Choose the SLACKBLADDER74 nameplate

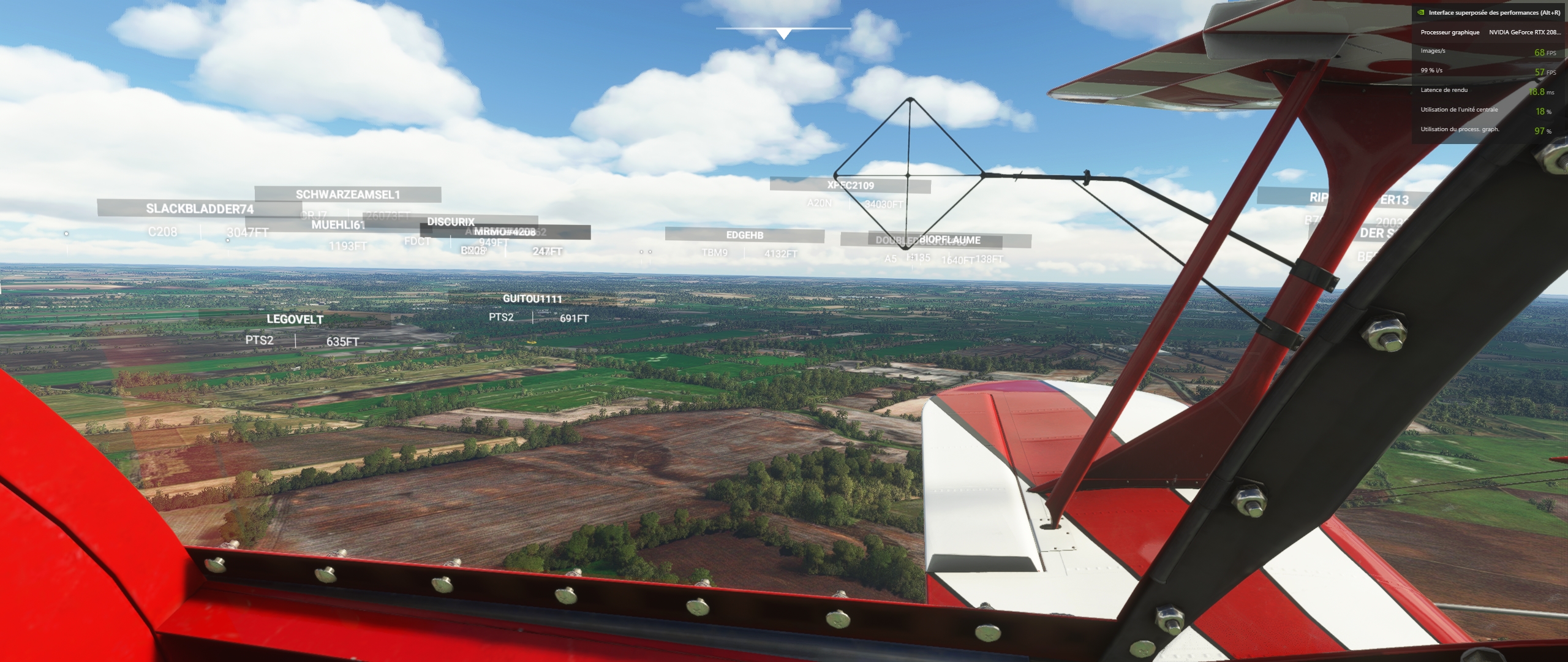tap(199, 208)
